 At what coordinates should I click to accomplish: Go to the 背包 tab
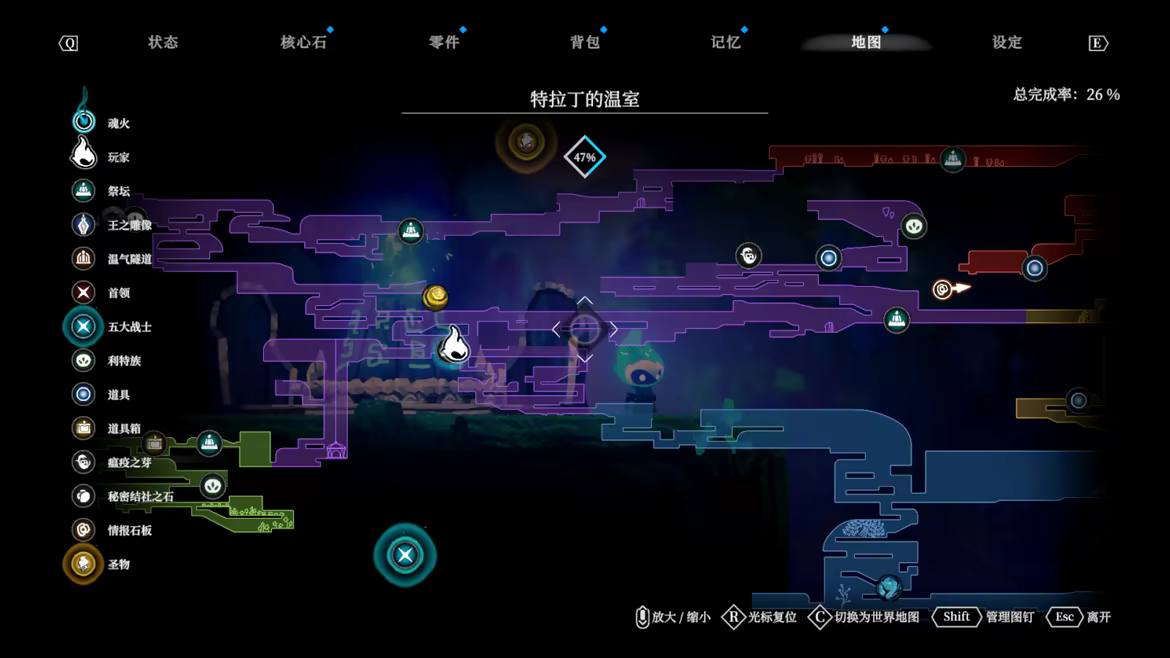(x=585, y=42)
